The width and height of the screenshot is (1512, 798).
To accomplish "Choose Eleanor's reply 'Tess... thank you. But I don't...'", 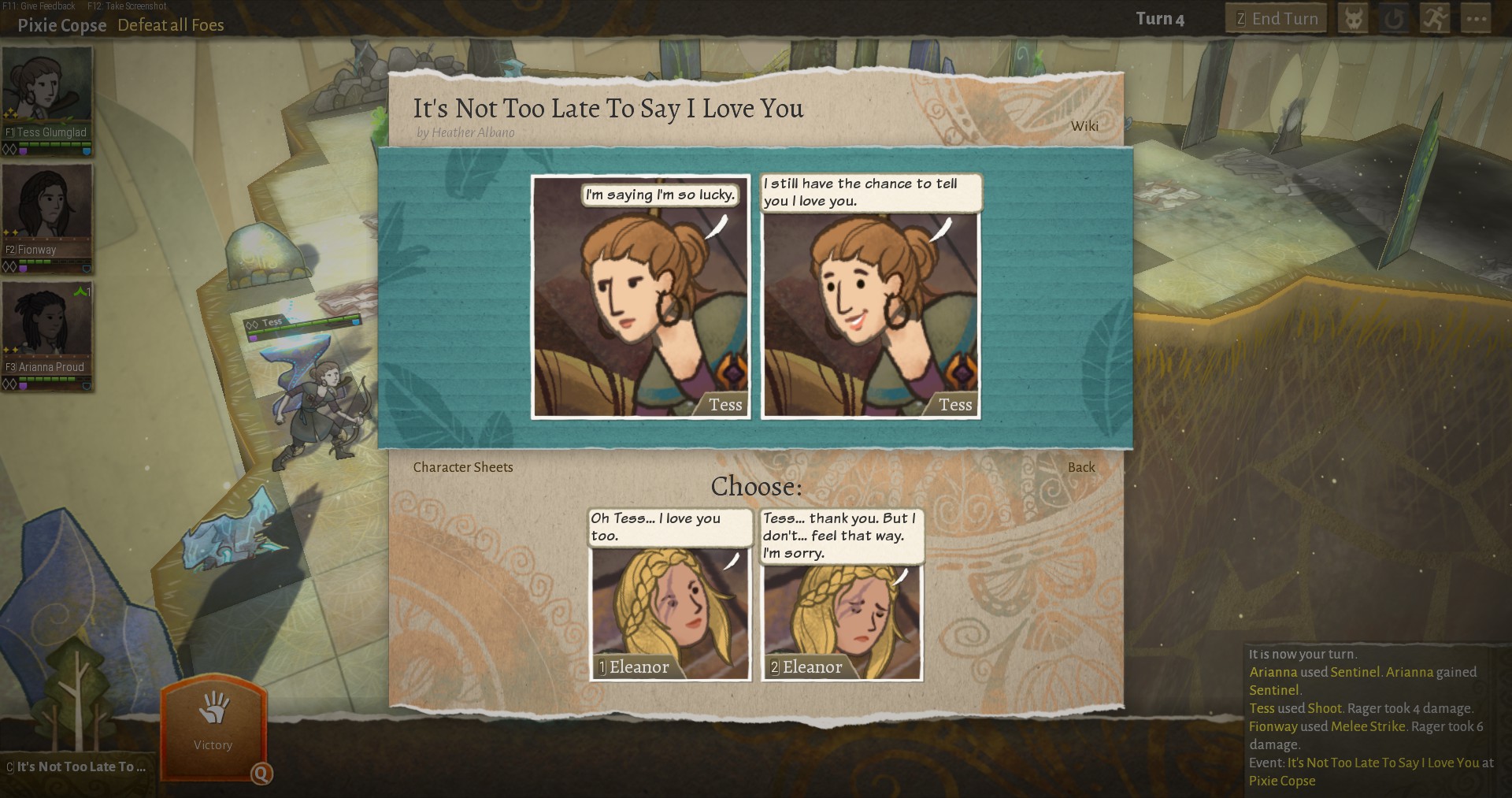I will [x=840, y=621].
